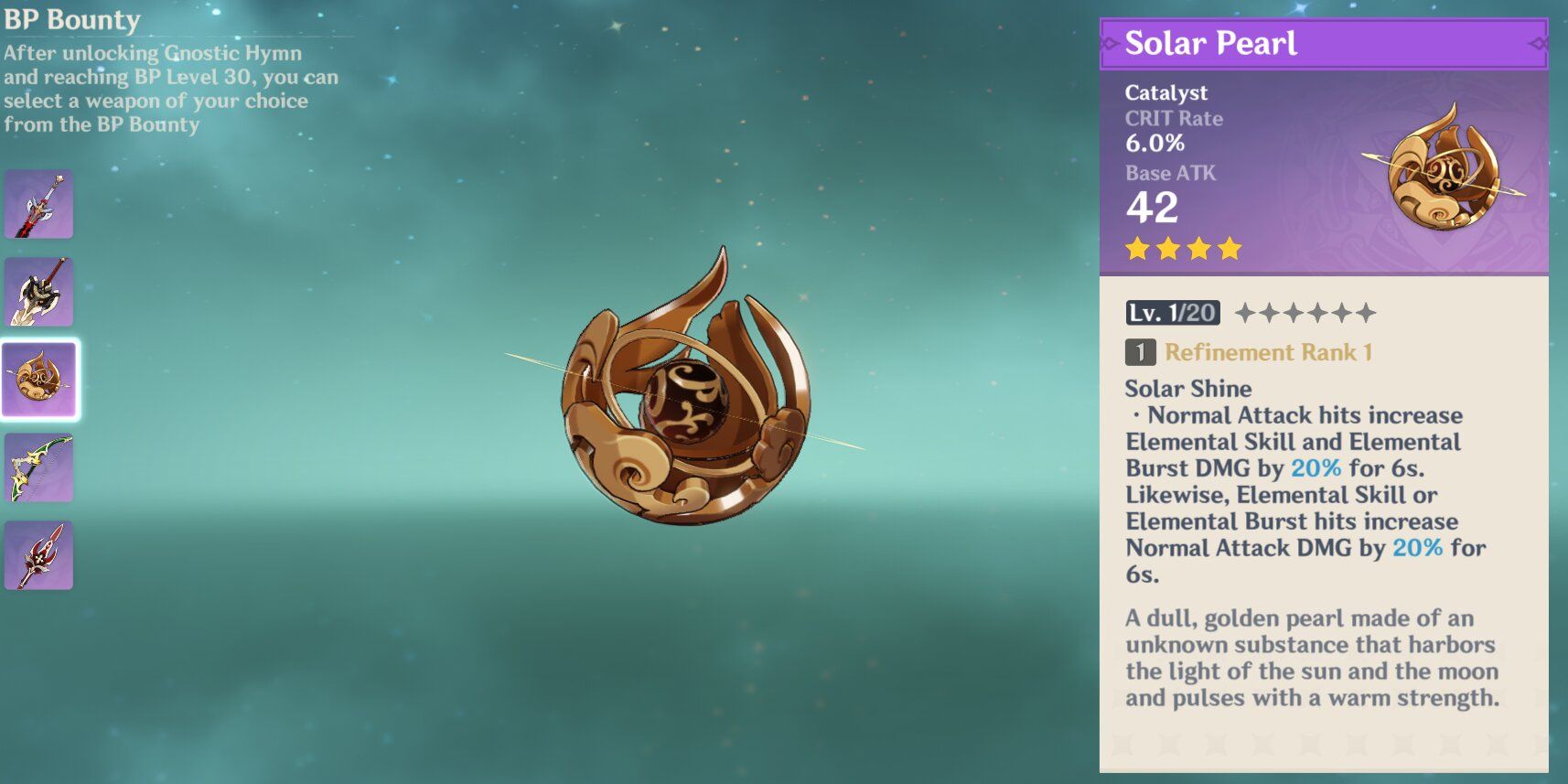Pick the green Viridescent Hunt bow icon
1568x784 pixels.
[38, 467]
